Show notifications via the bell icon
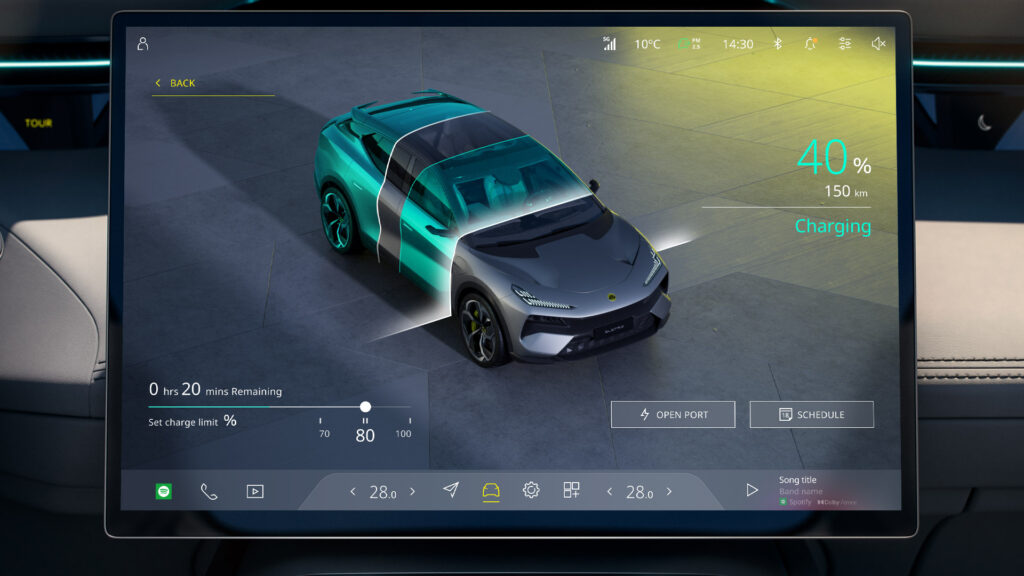1024x576 pixels. tap(810, 44)
